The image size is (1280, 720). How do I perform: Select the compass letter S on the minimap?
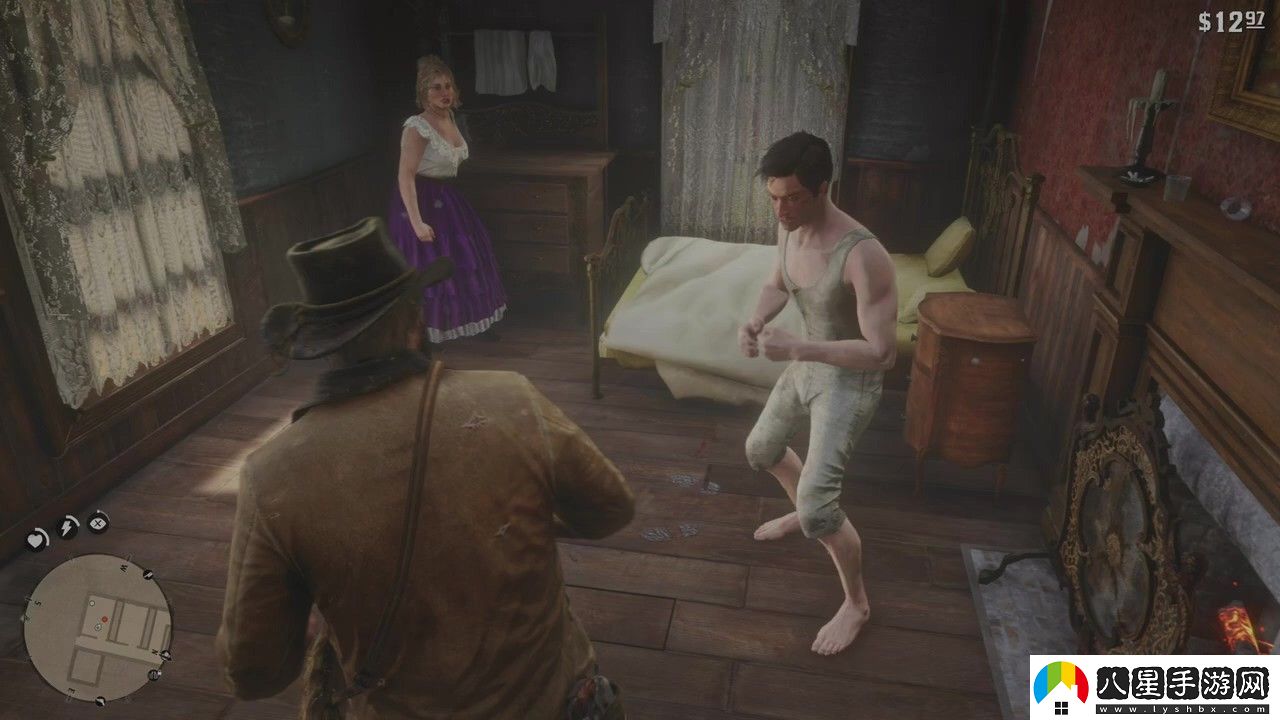[x=37, y=602]
